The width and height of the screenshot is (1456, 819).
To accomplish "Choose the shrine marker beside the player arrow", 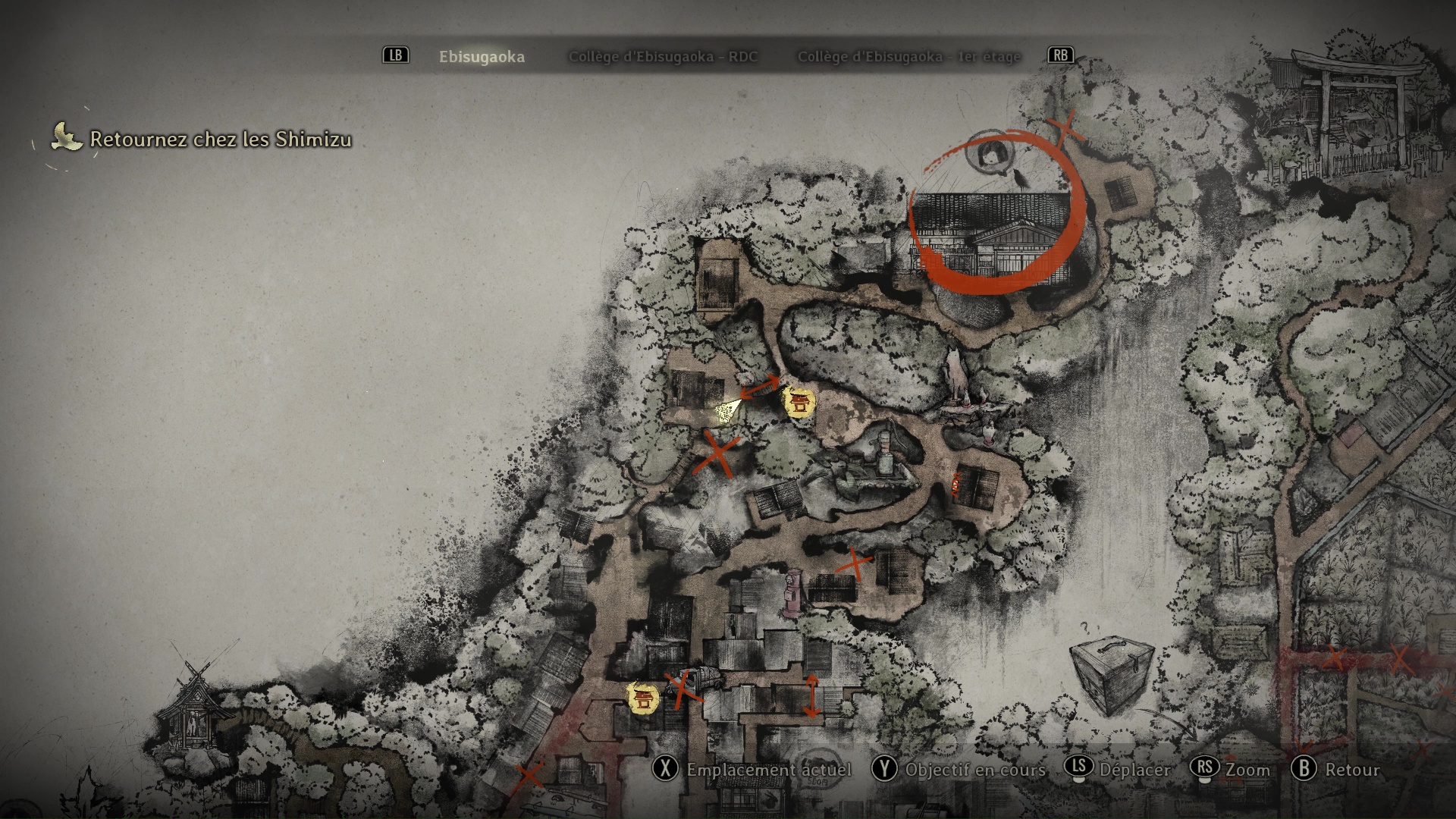I will [798, 401].
